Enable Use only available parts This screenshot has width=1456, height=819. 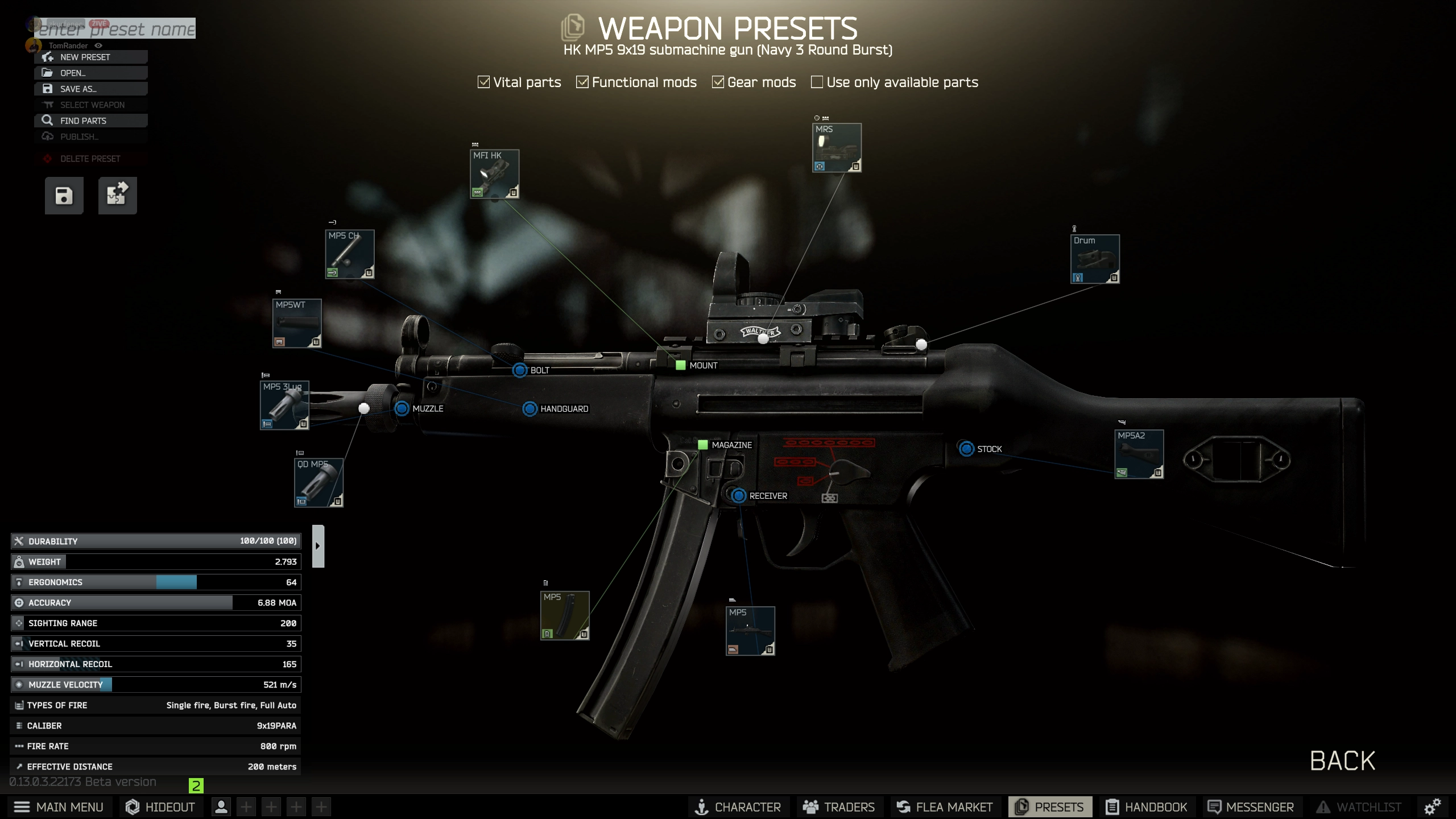[x=817, y=82]
